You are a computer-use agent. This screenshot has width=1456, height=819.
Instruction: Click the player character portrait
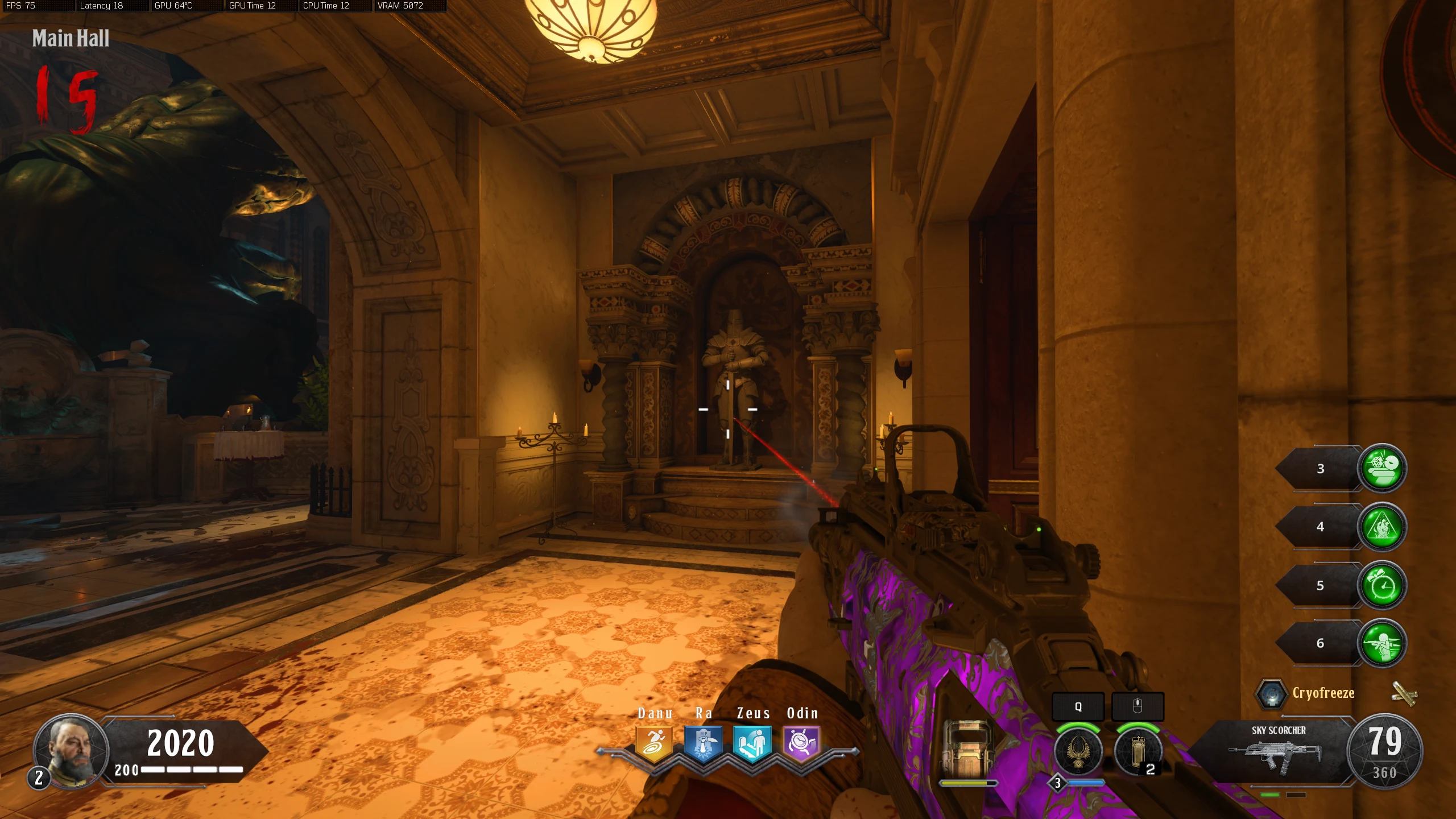coord(72,750)
